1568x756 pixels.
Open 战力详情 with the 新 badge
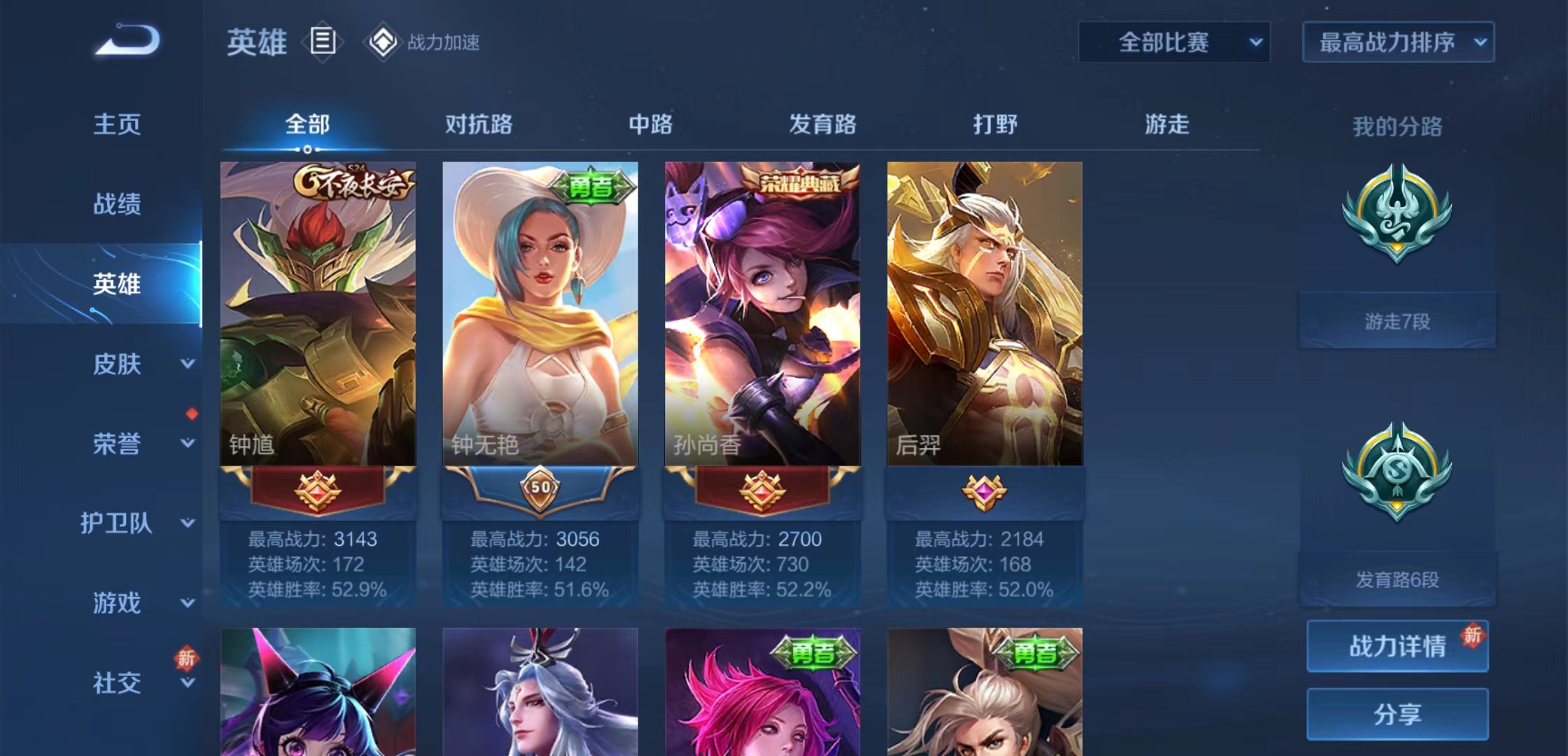[x=1397, y=647]
